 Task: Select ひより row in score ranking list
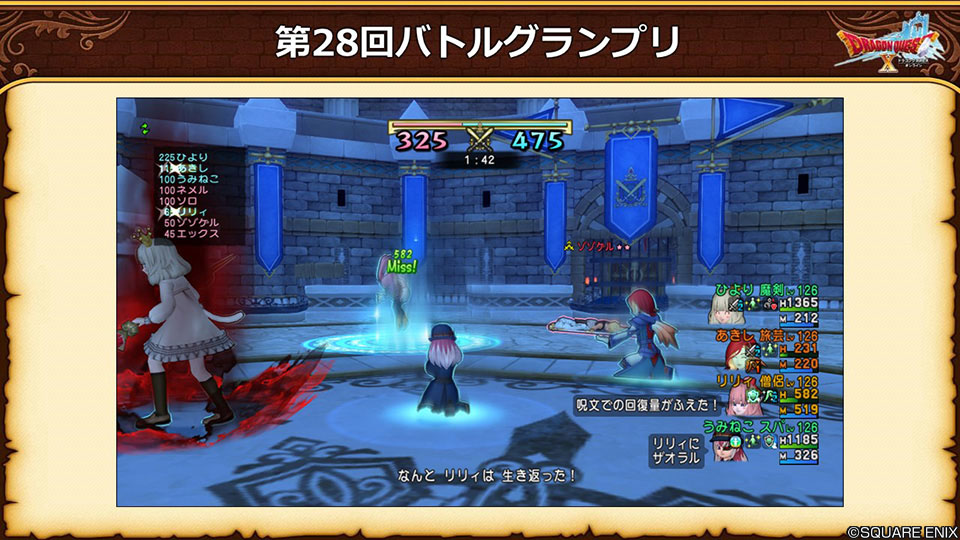(188, 157)
